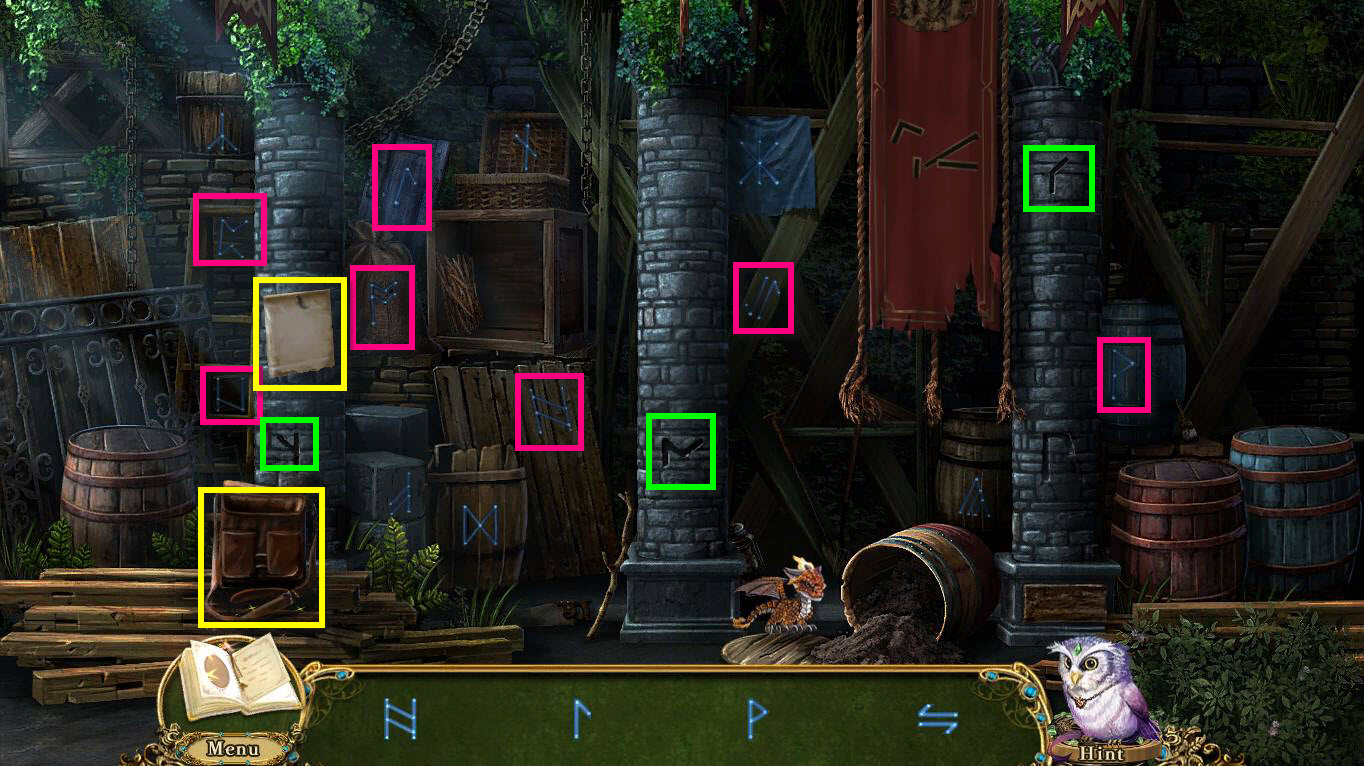Toggle the small green rune below the parchment
Viewport: 1364px width, 766px height.
288,441
